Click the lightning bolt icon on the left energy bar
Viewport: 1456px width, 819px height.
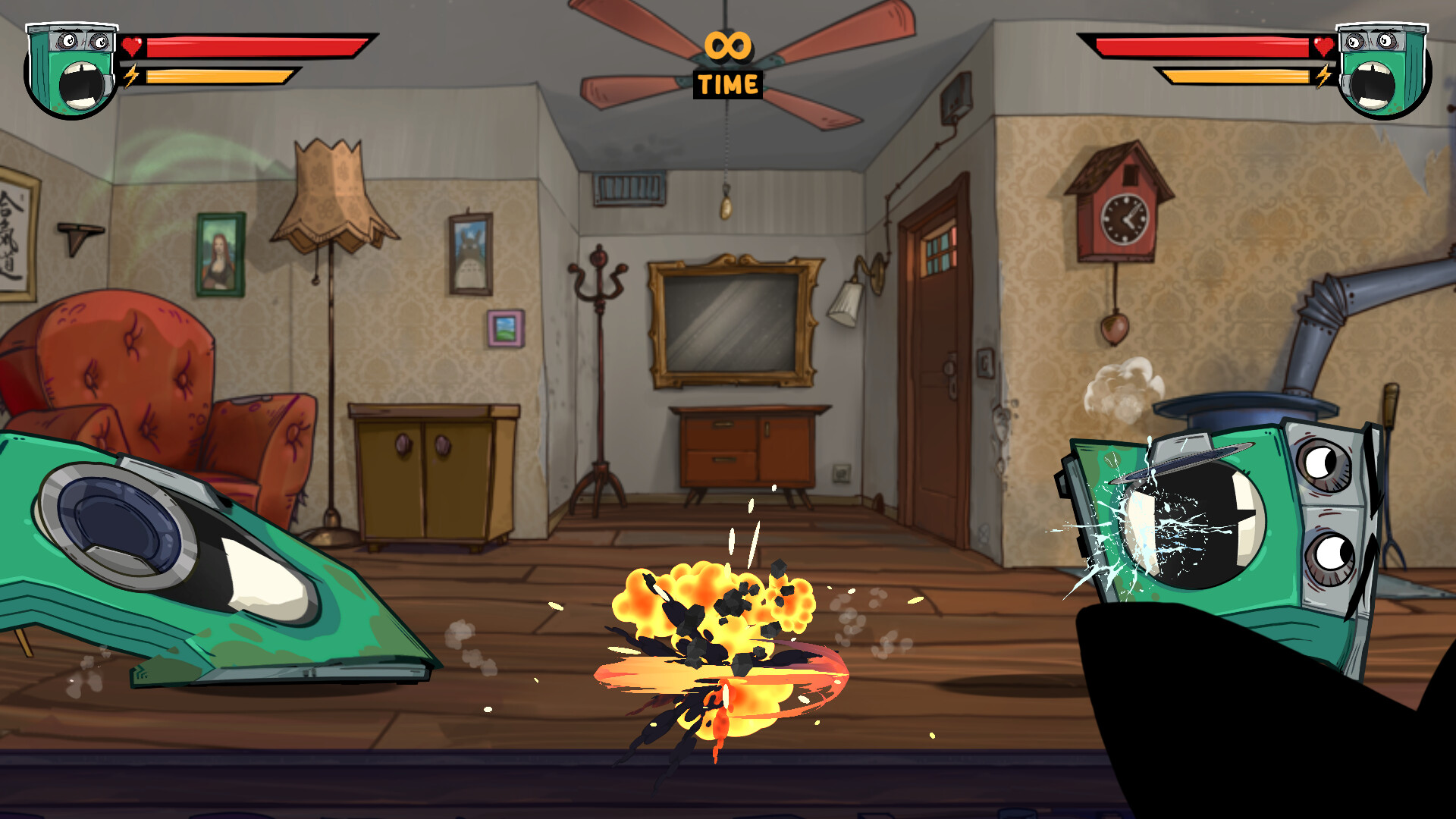(133, 76)
